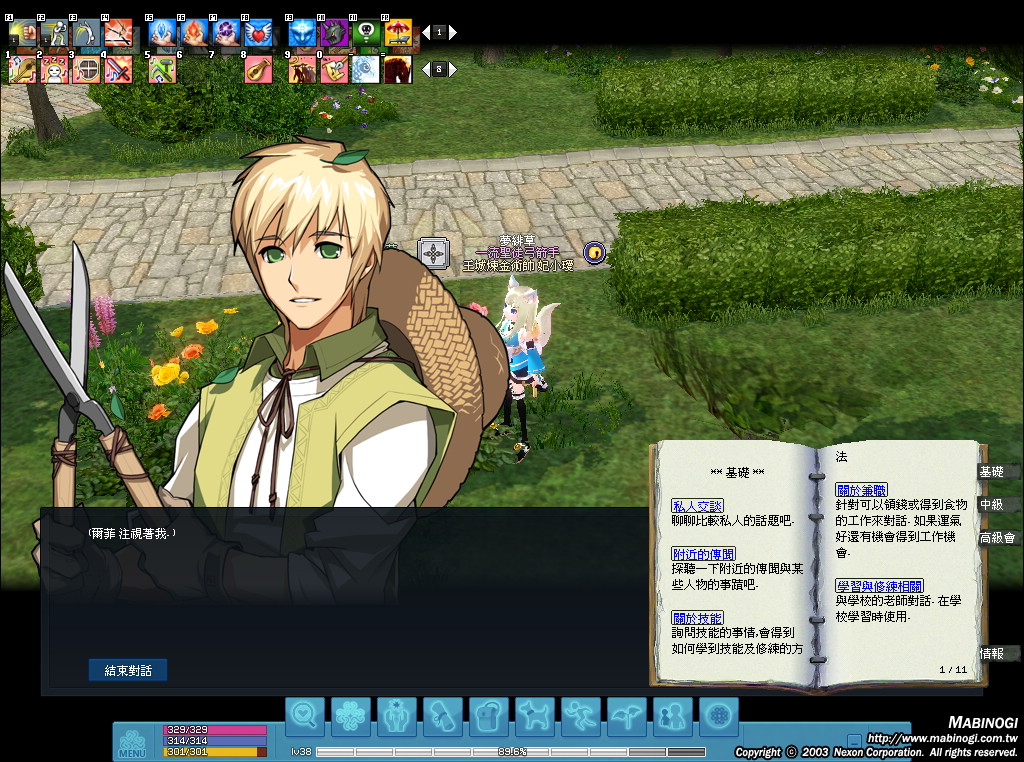Open the 高級會 book tab

(996, 538)
